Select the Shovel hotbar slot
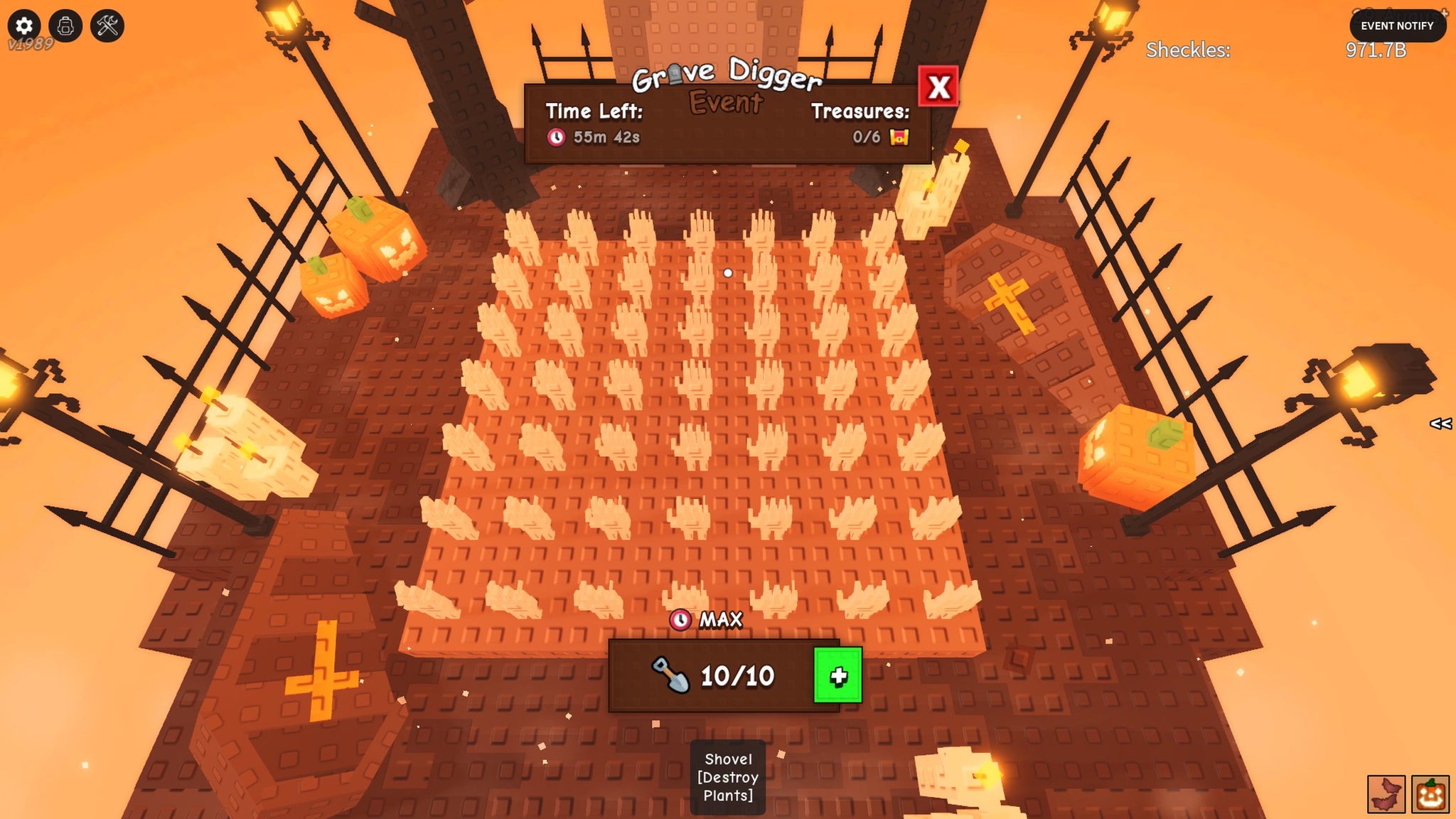 point(727,777)
